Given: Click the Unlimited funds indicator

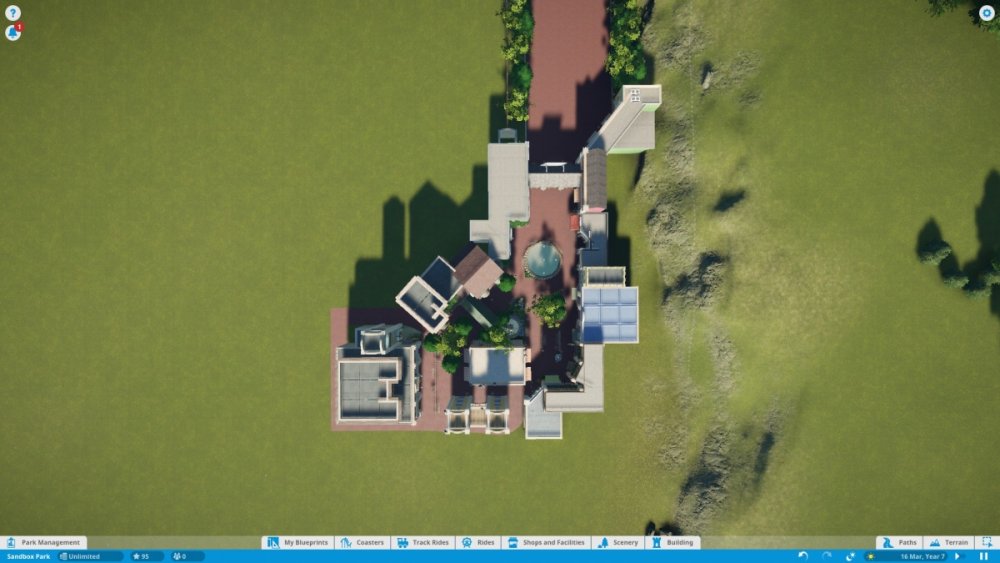Looking at the screenshot, I should [90, 556].
